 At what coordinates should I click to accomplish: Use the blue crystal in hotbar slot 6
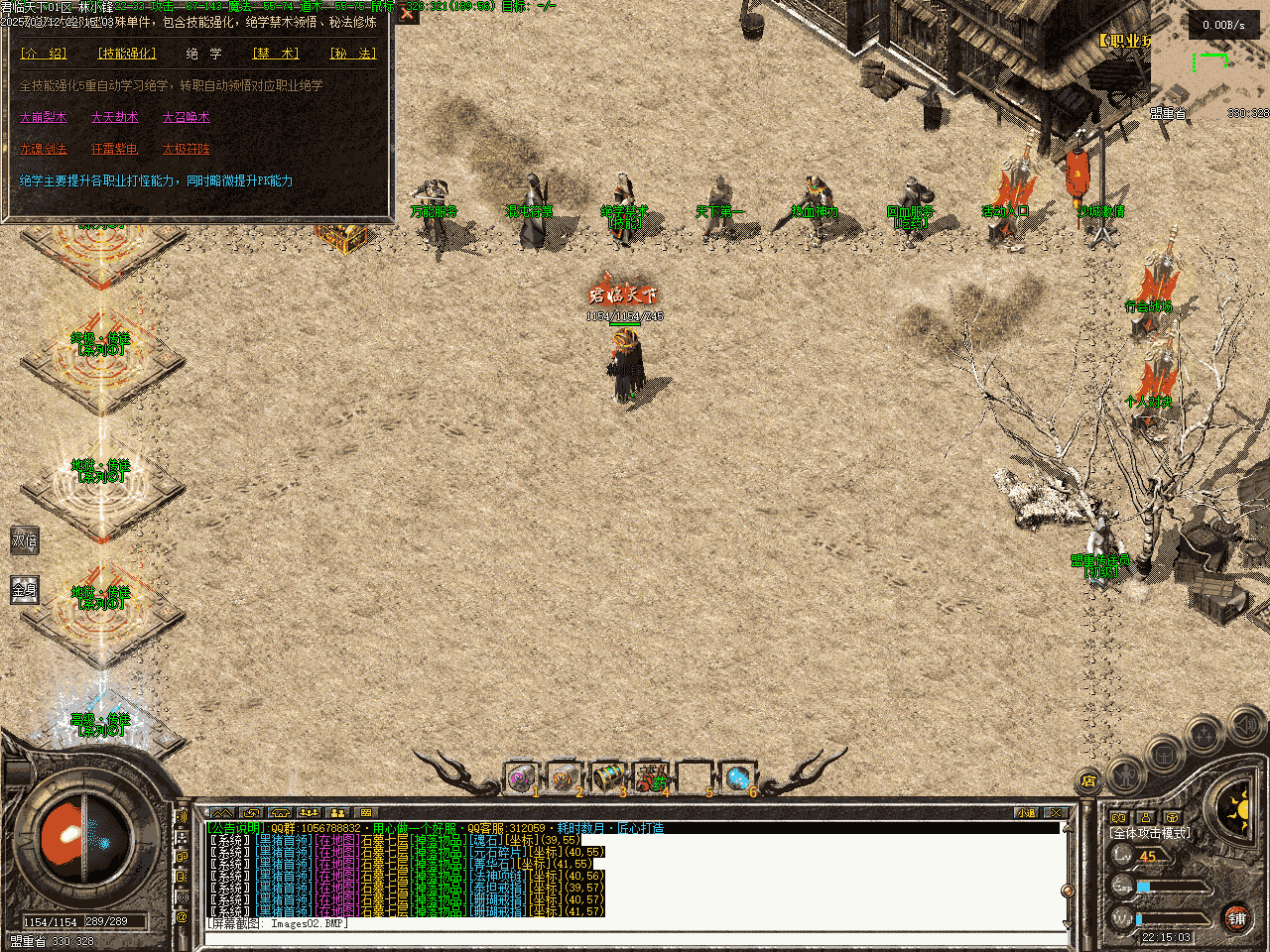[737, 777]
